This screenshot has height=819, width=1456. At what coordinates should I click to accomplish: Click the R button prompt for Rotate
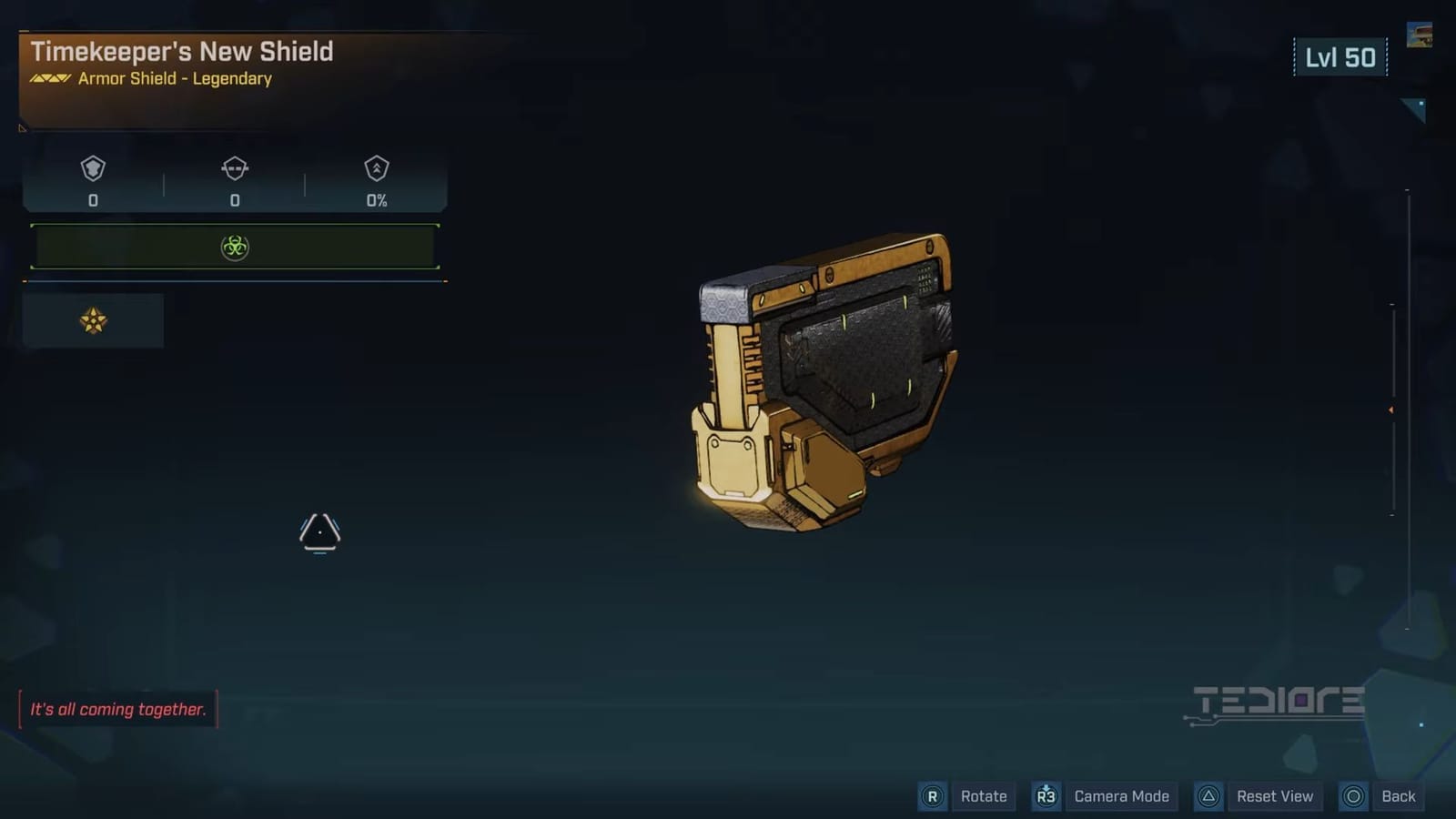pyautogui.click(x=932, y=796)
